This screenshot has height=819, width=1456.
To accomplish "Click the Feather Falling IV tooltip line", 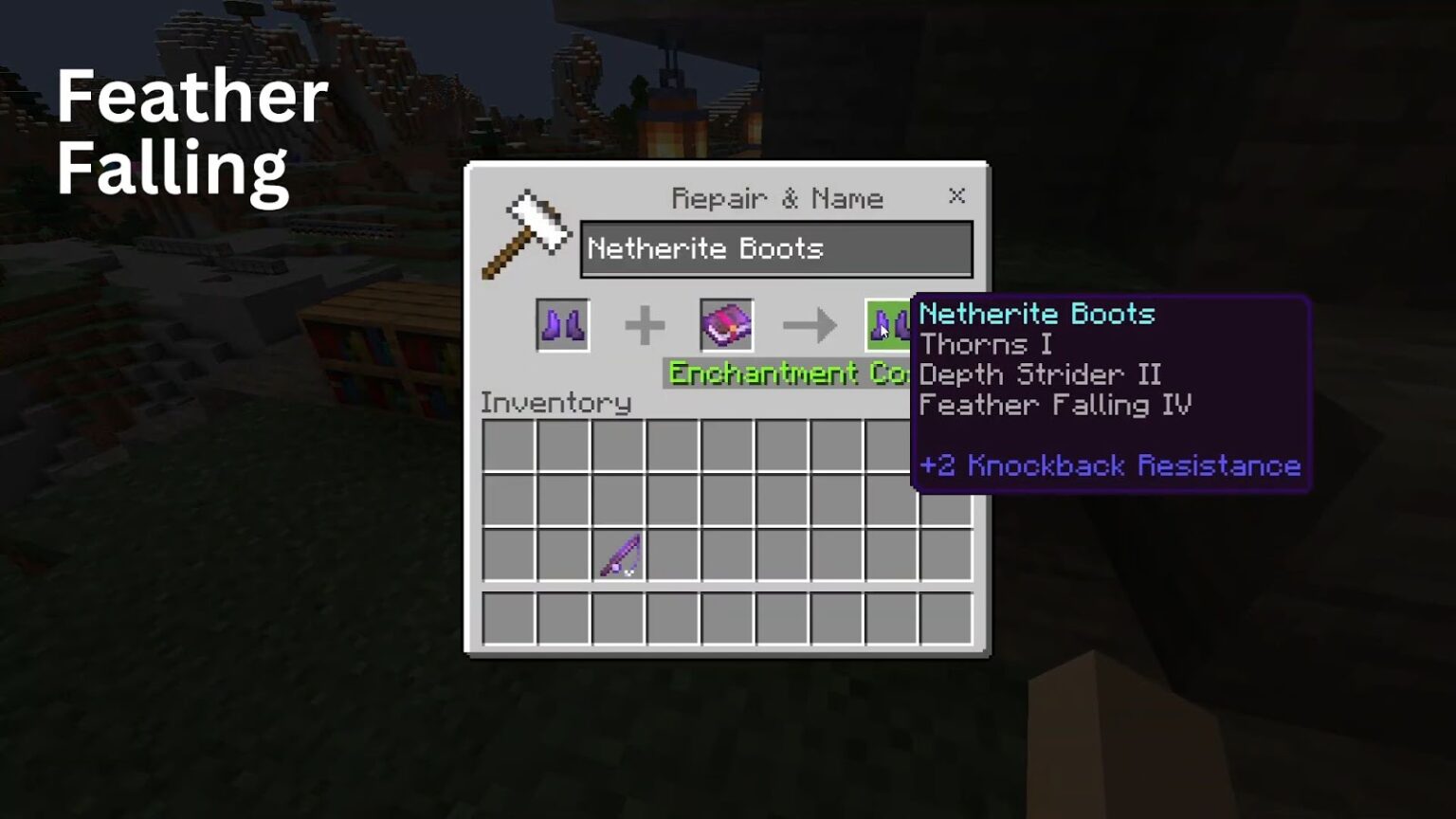I will [1055, 405].
